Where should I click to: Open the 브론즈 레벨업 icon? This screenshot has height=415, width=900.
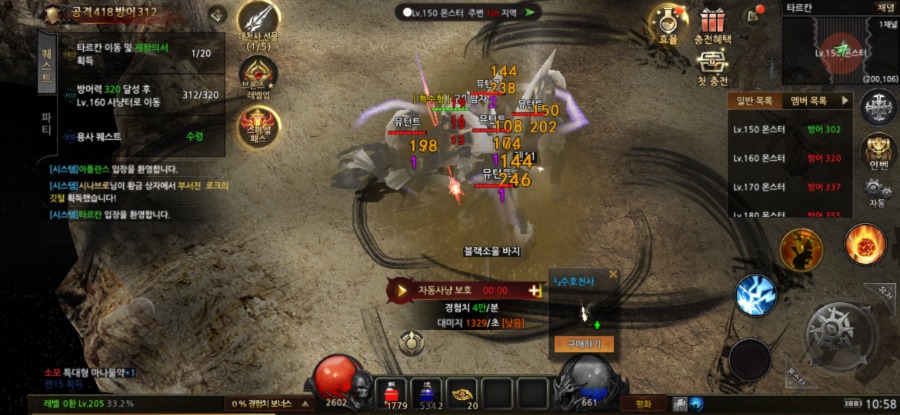[258, 74]
